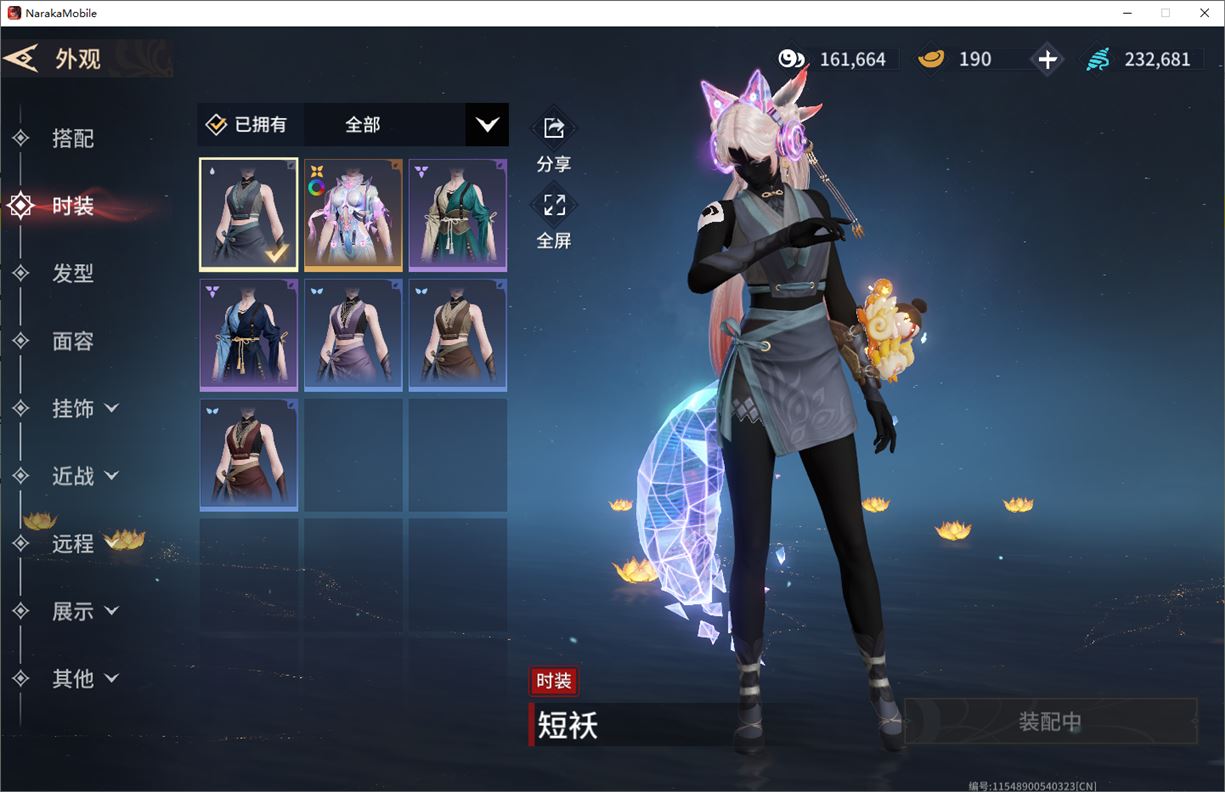Expand the 近战 melee section
This screenshot has width=1225, height=792.
(85, 476)
